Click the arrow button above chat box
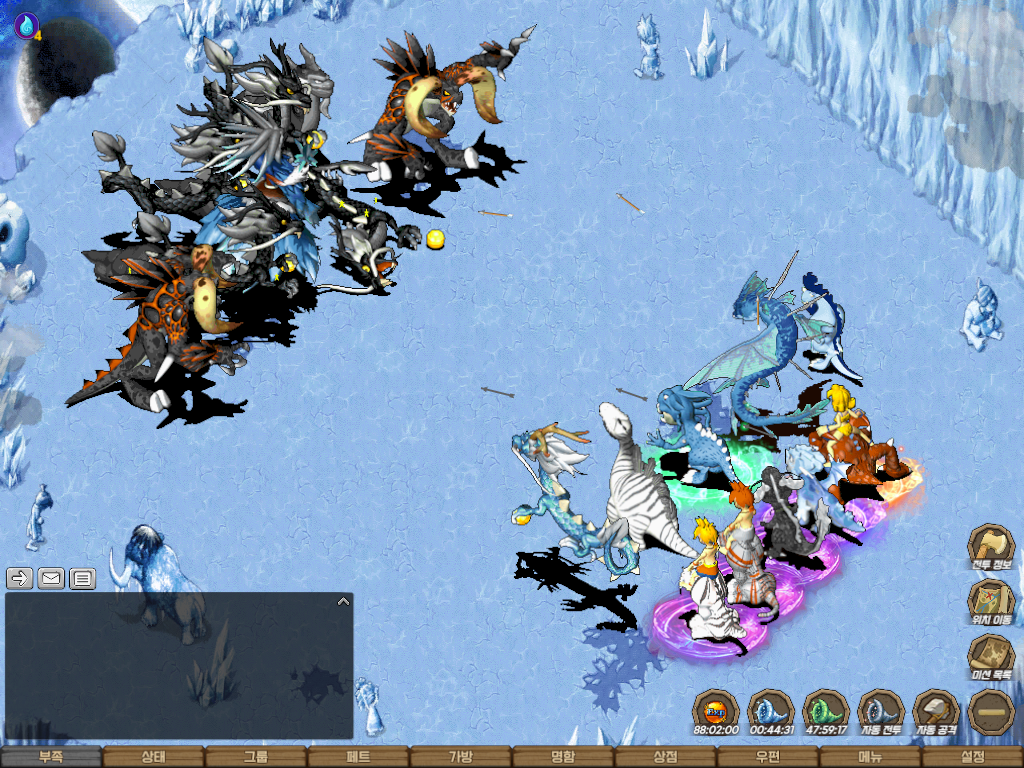Image resolution: width=1024 pixels, height=768 pixels. tap(19, 577)
